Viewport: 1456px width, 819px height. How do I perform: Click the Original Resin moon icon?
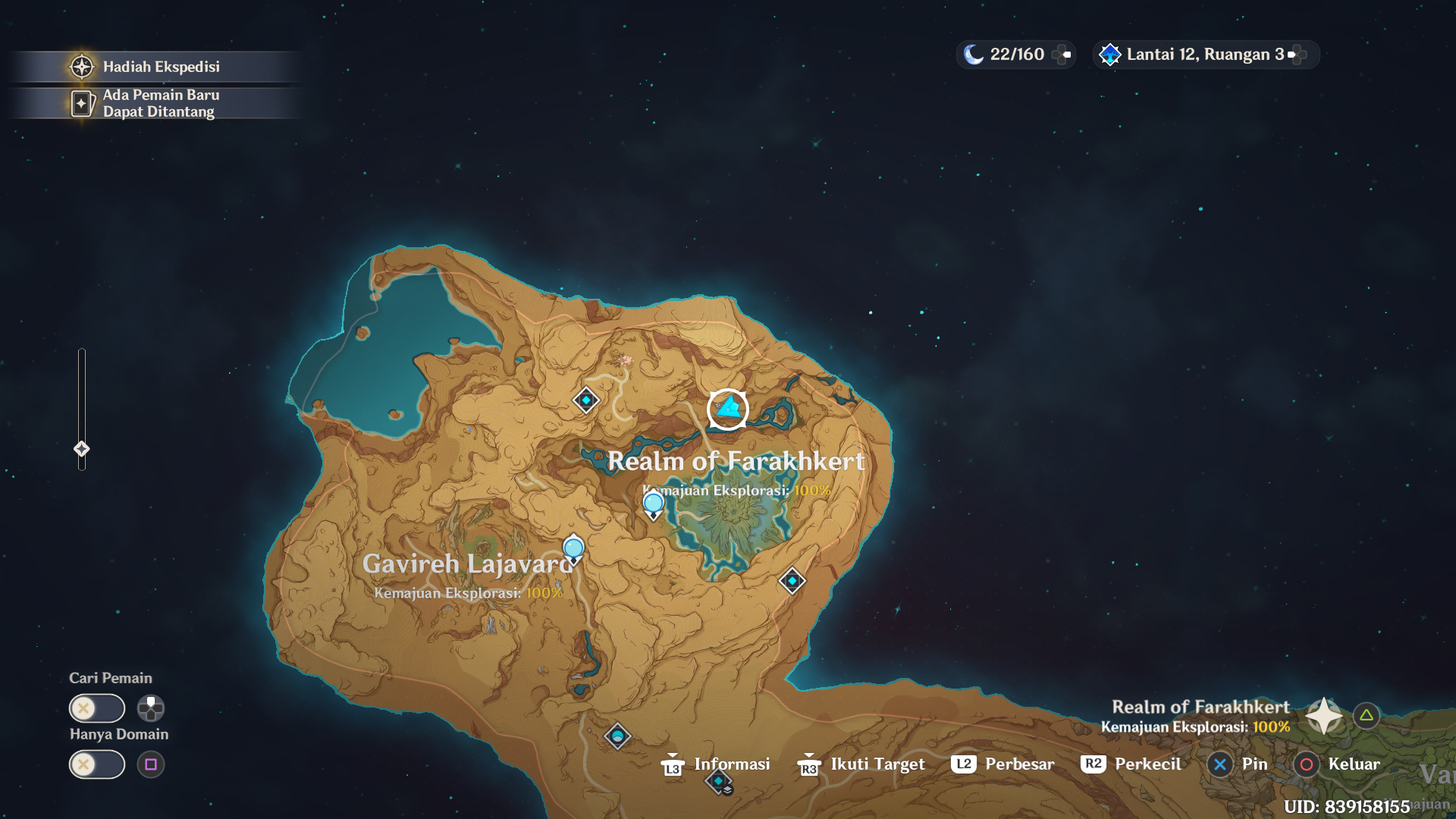coord(973,53)
